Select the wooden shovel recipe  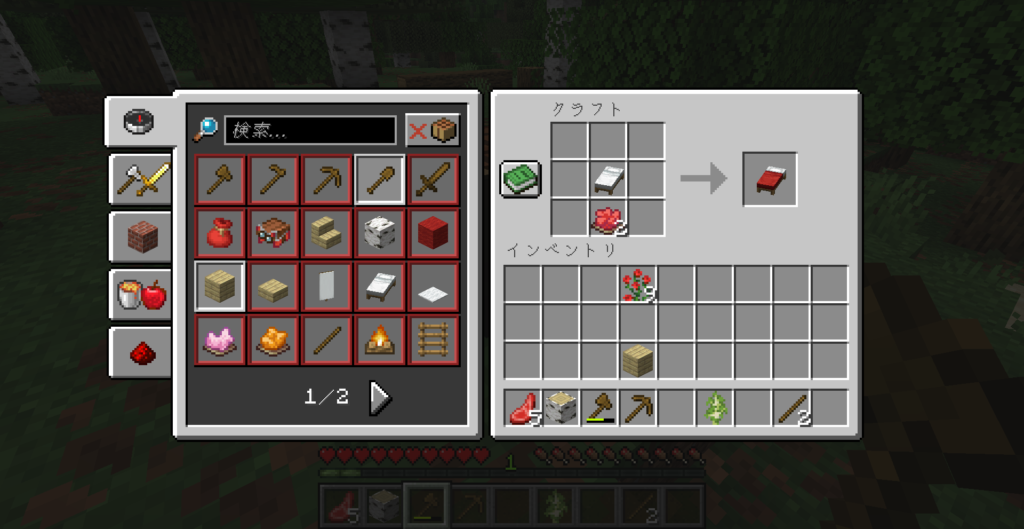pyautogui.click(x=380, y=180)
